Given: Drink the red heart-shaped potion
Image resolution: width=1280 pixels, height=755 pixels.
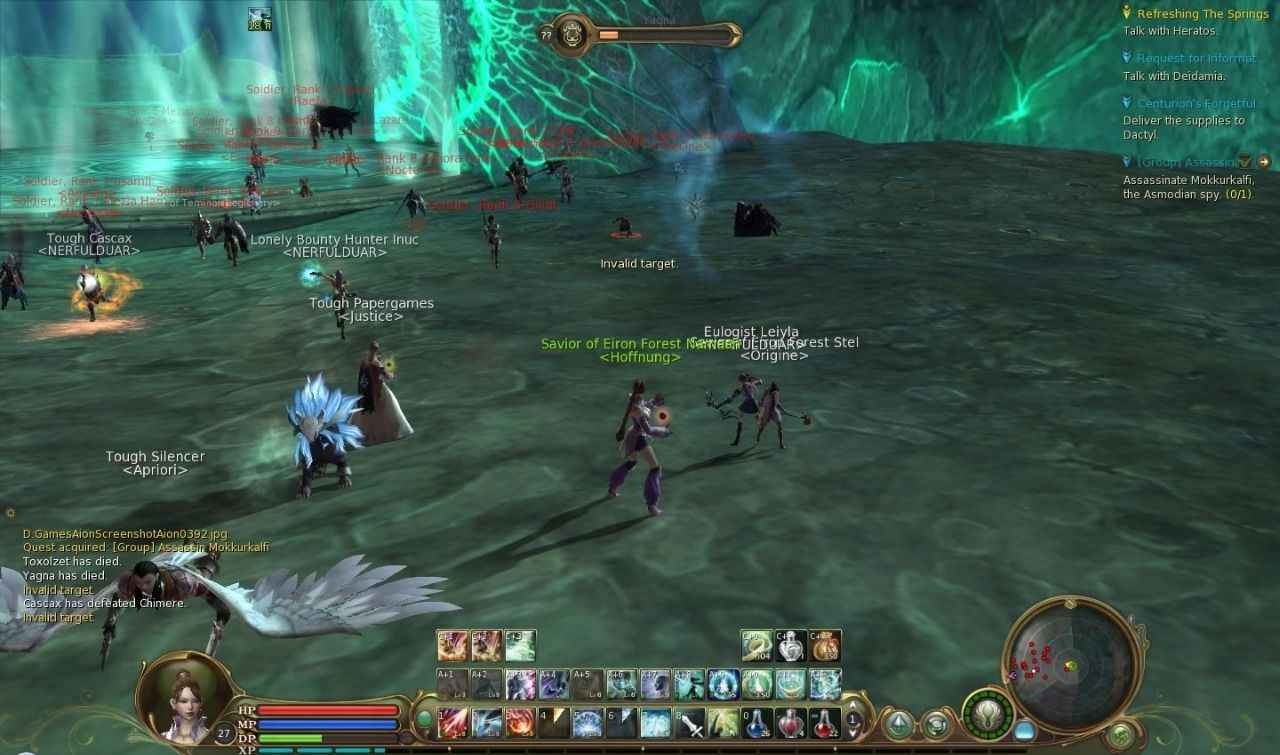Looking at the screenshot, I should pos(791,722).
